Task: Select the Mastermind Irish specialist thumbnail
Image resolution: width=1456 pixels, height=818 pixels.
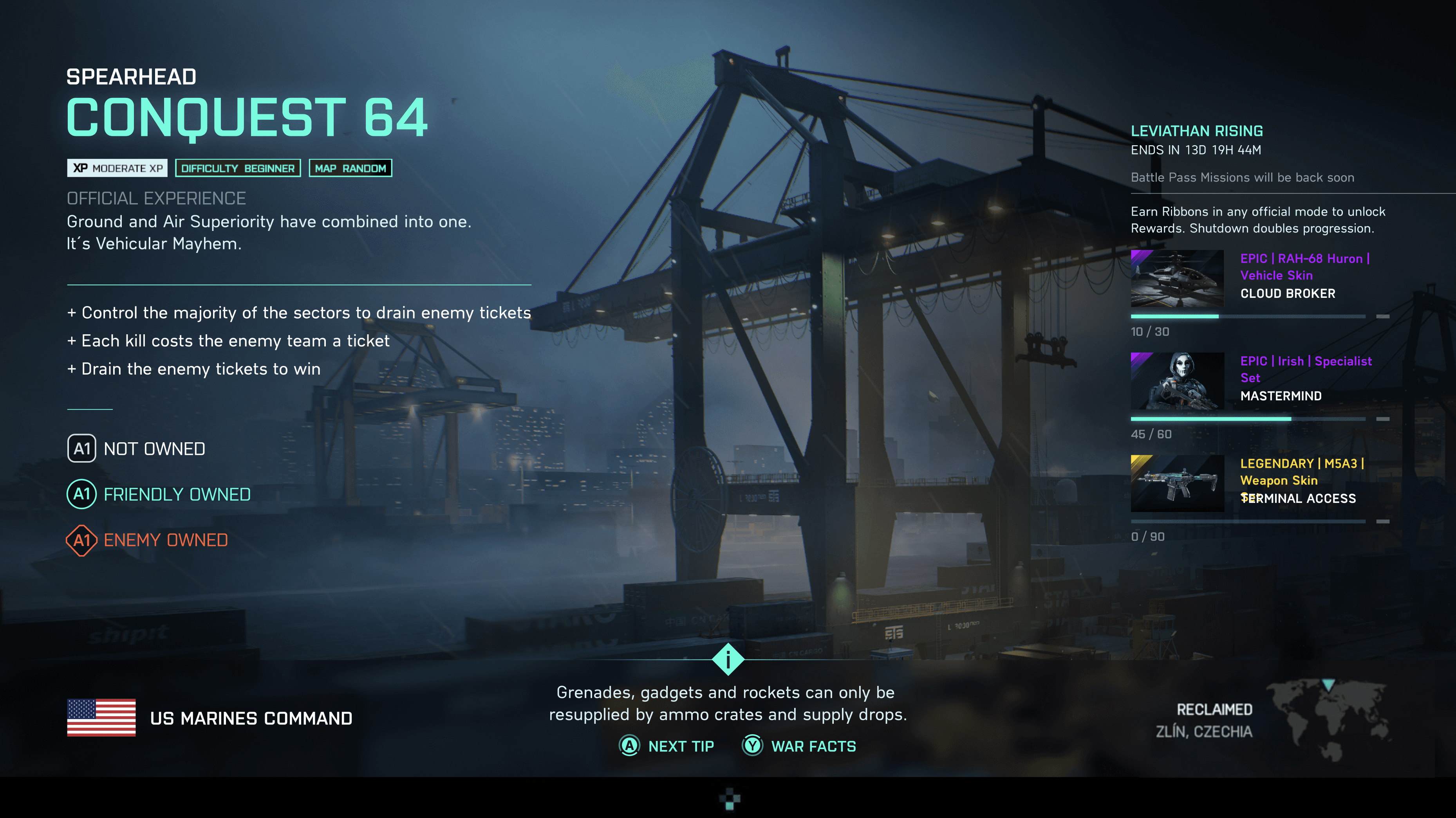Action: point(1177,381)
